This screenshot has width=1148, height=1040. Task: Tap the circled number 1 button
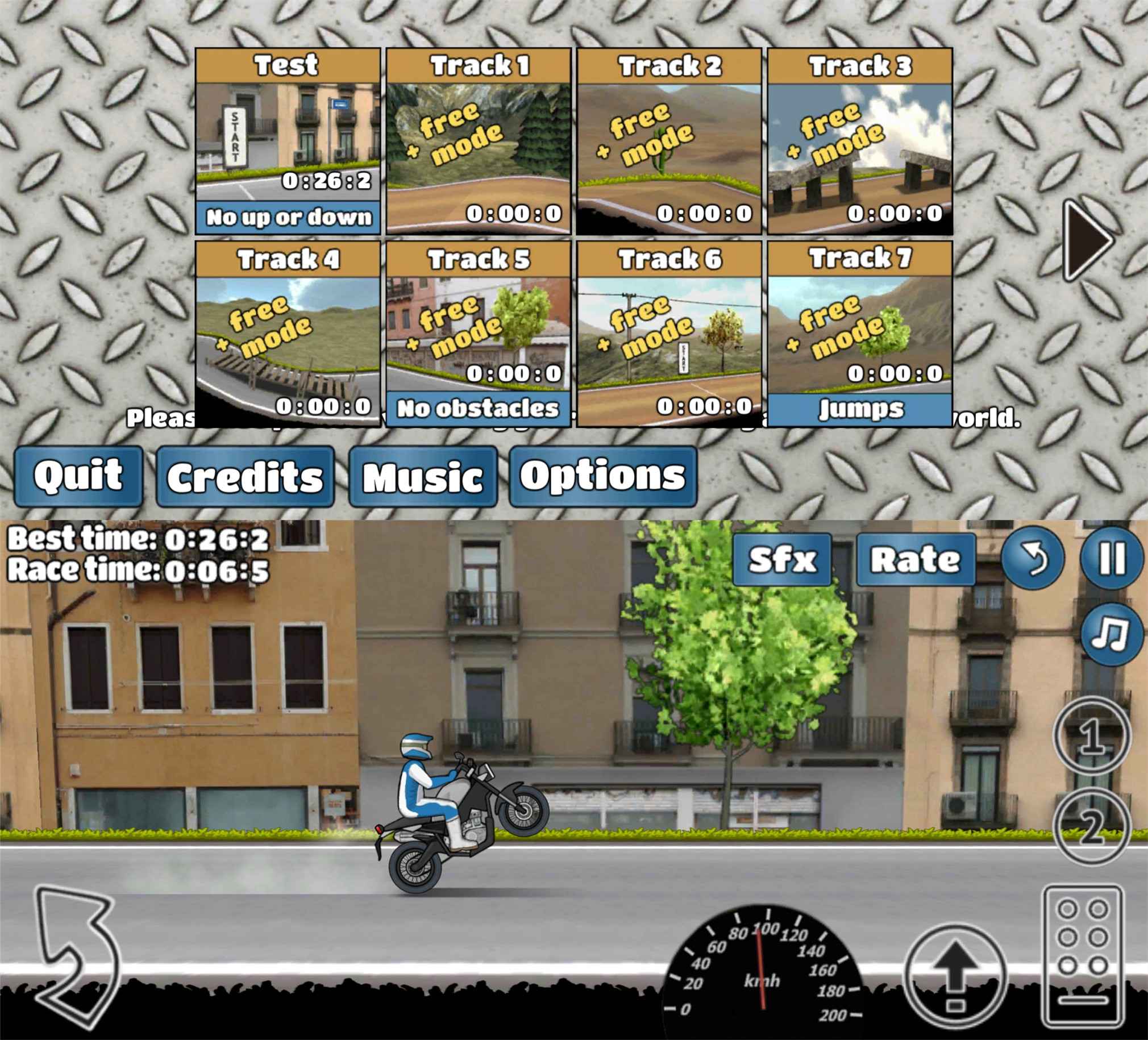tap(1092, 736)
